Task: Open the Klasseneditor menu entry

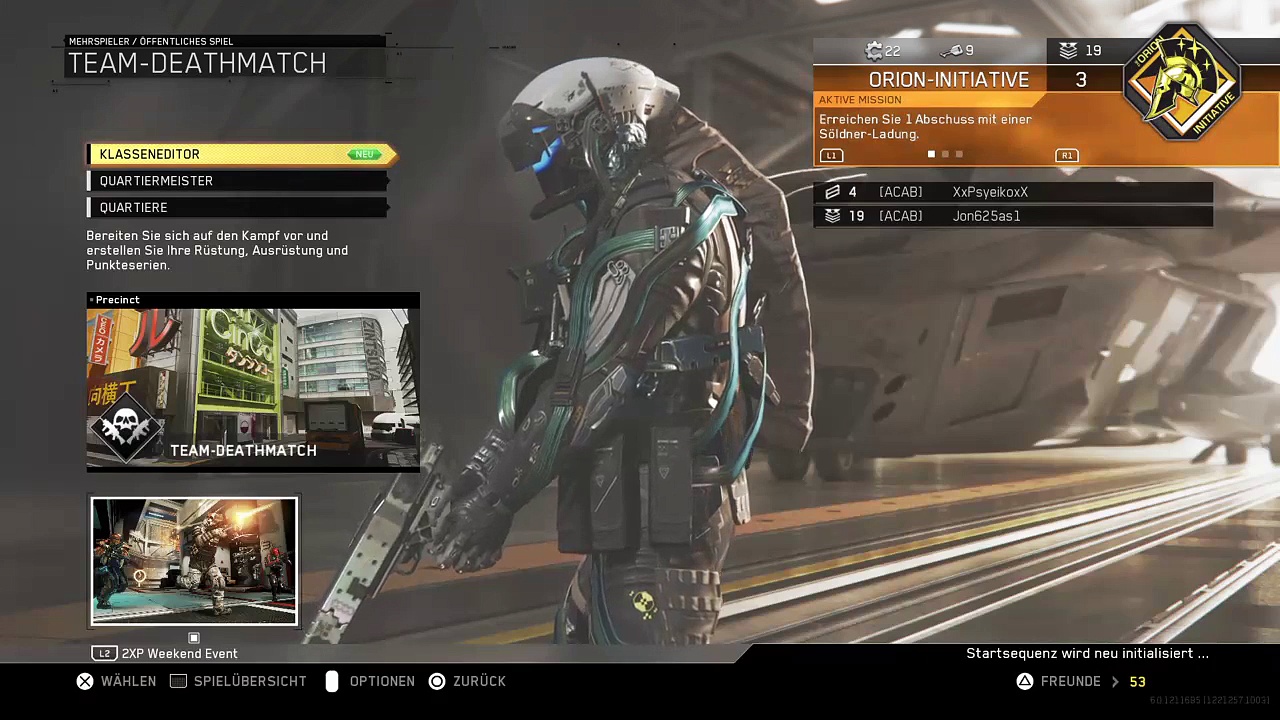Action: coord(240,154)
